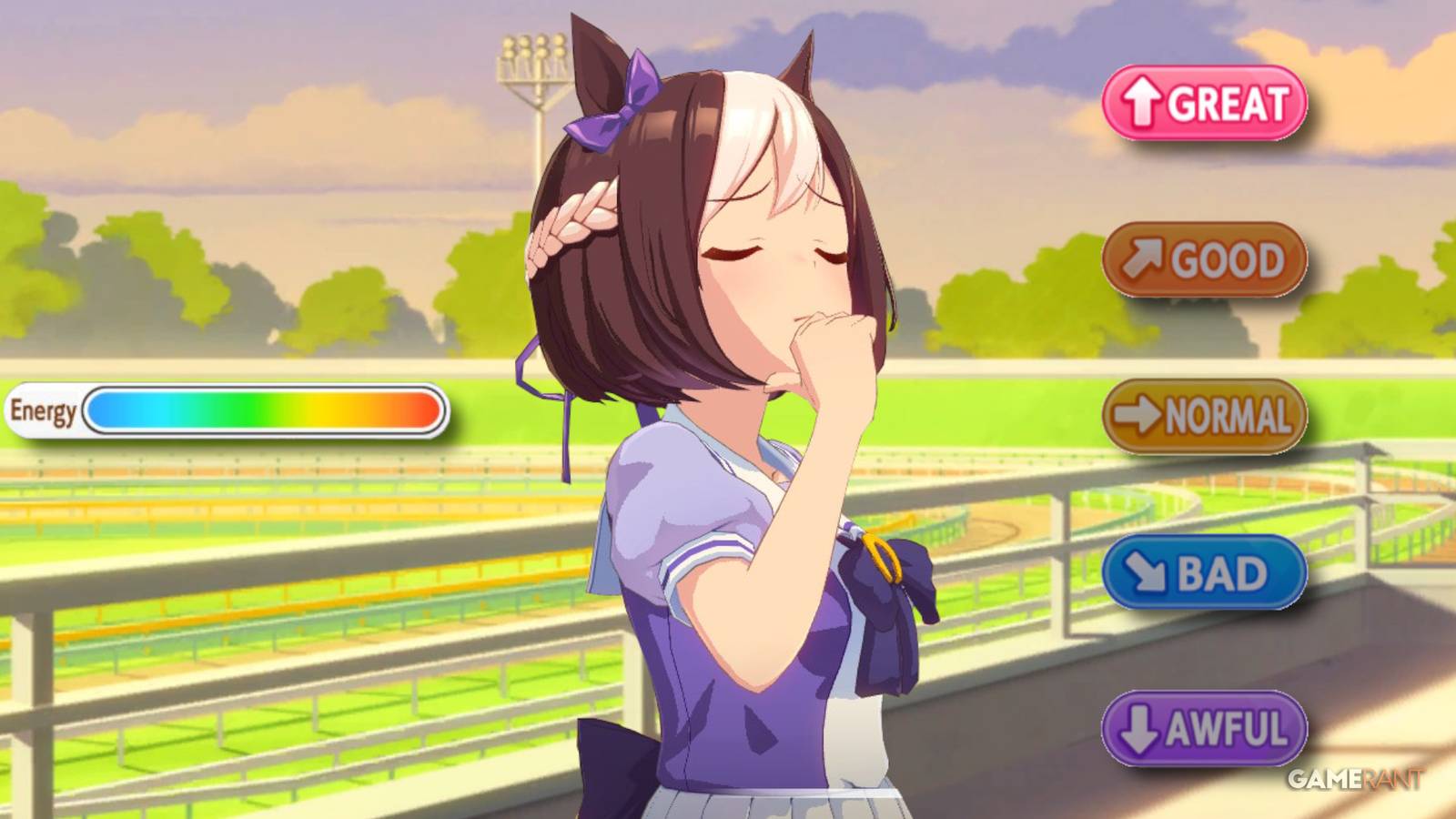Click the Energy label text
Image resolution: width=1456 pixels, height=819 pixels.
(44, 411)
